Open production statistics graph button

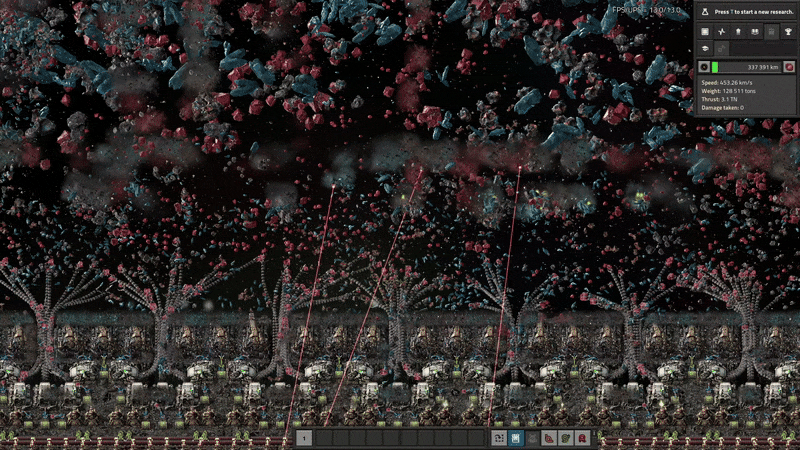pos(721,32)
